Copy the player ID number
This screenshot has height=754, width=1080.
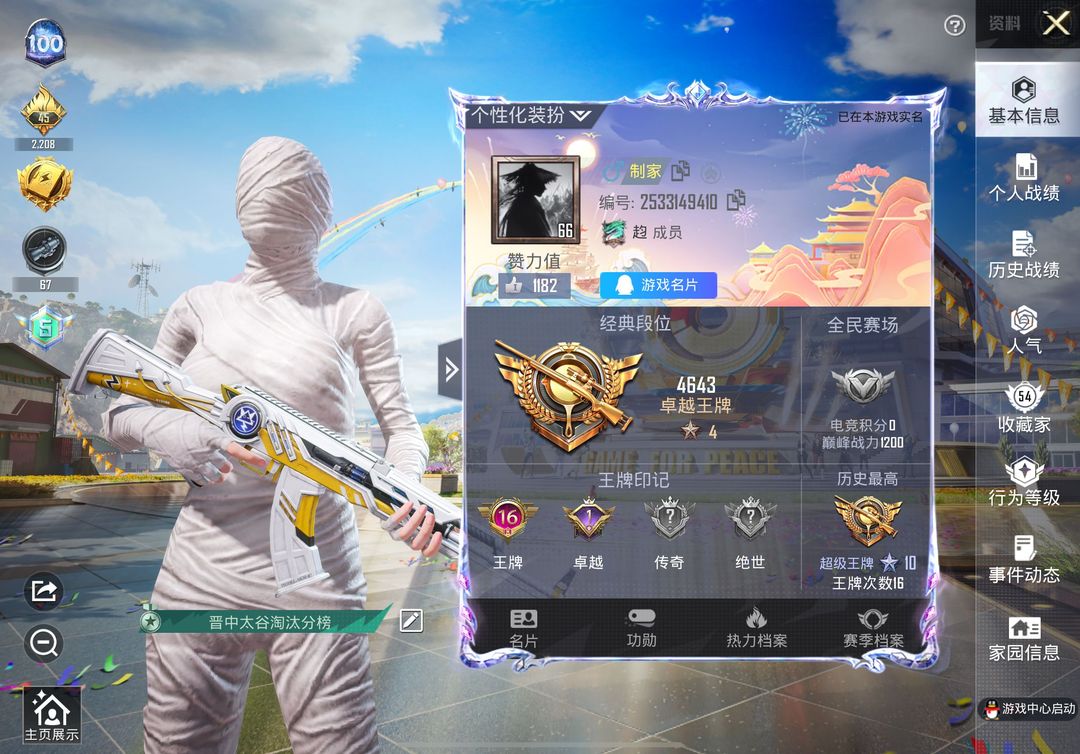[737, 200]
